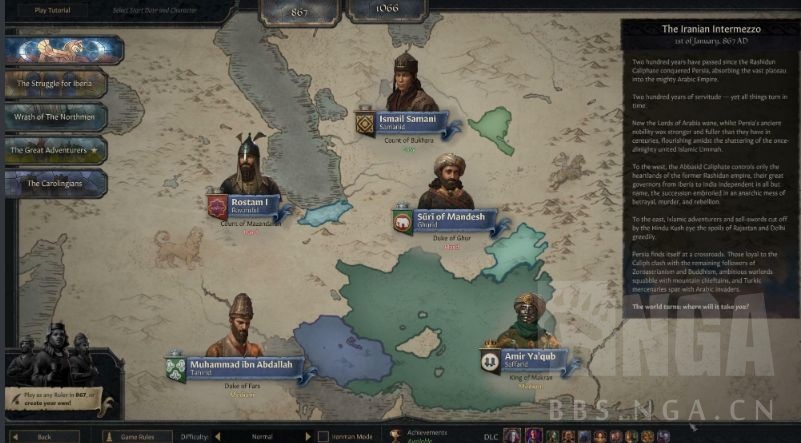Switch to the 1066 start date

pyautogui.click(x=388, y=9)
